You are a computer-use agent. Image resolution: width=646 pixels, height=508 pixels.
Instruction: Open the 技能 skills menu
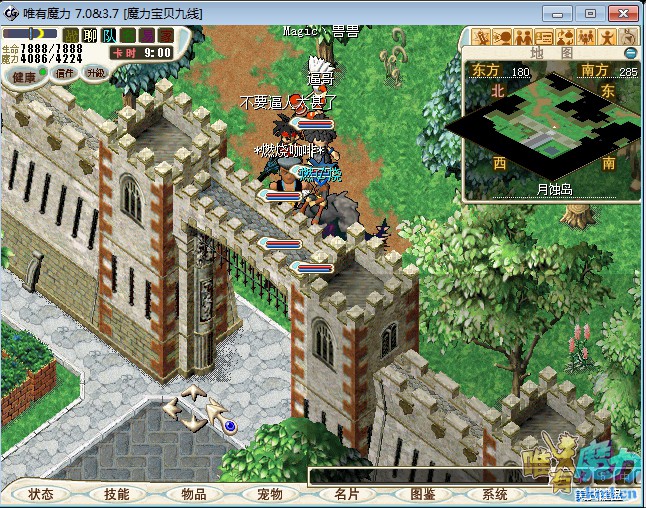(x=116, y=494)
